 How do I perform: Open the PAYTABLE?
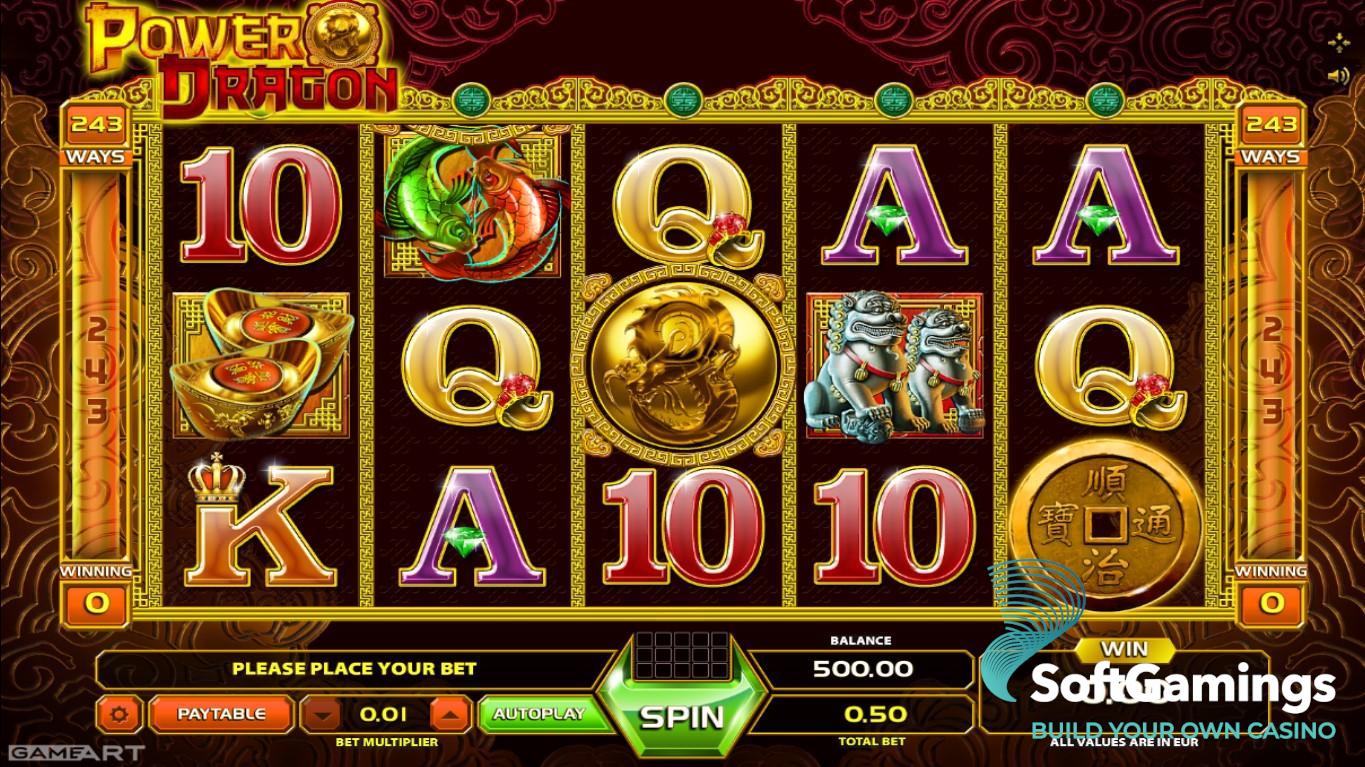point(221,714)
